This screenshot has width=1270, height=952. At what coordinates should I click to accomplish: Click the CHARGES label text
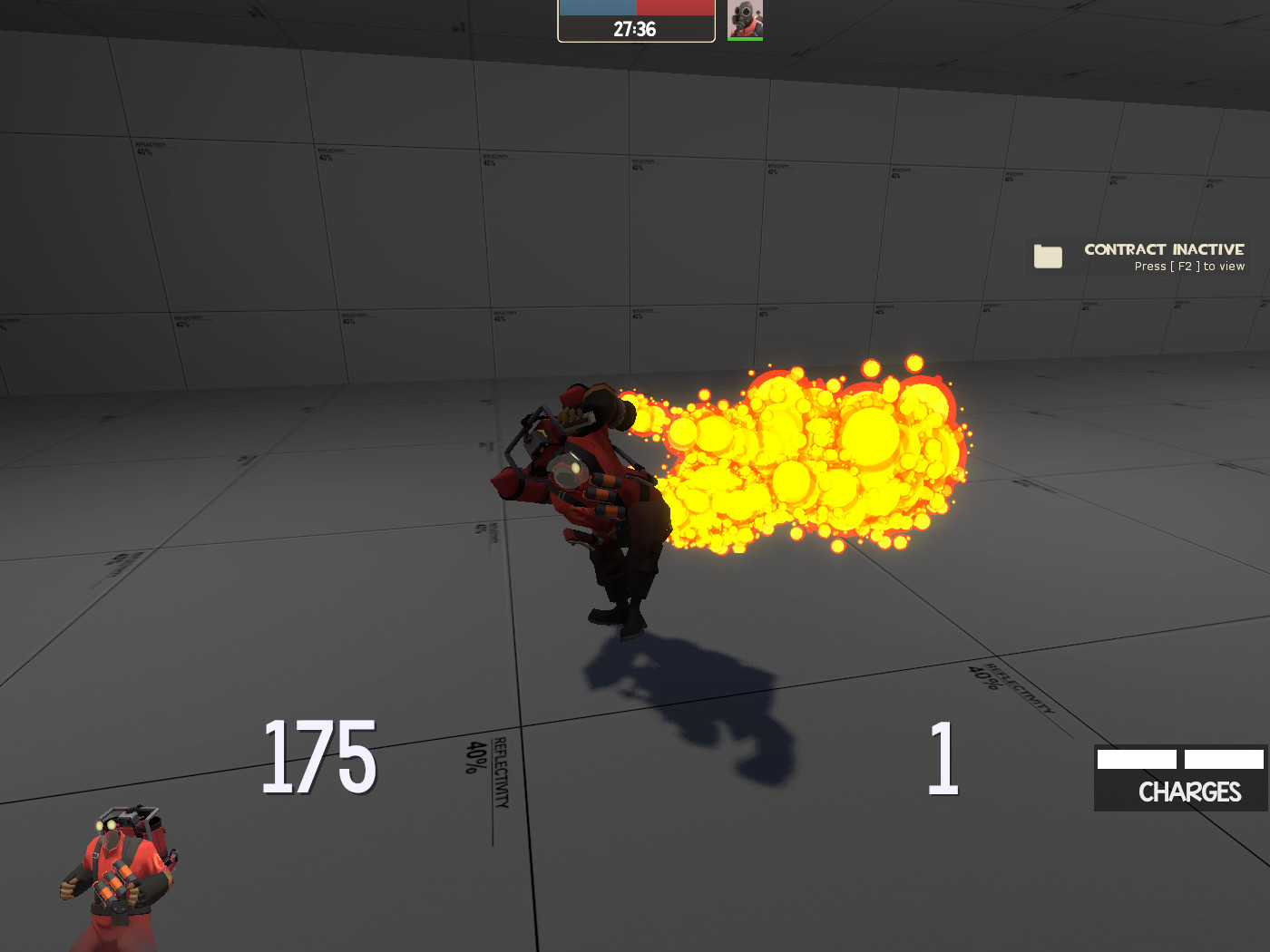tap(1189, 792)
